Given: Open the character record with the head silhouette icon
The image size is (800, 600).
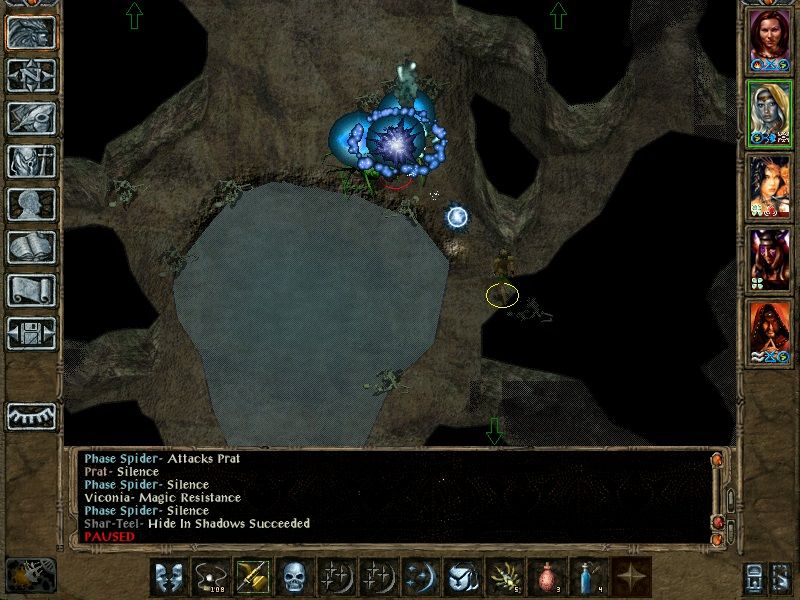Looking at the screenshot, I should [31, 203].
